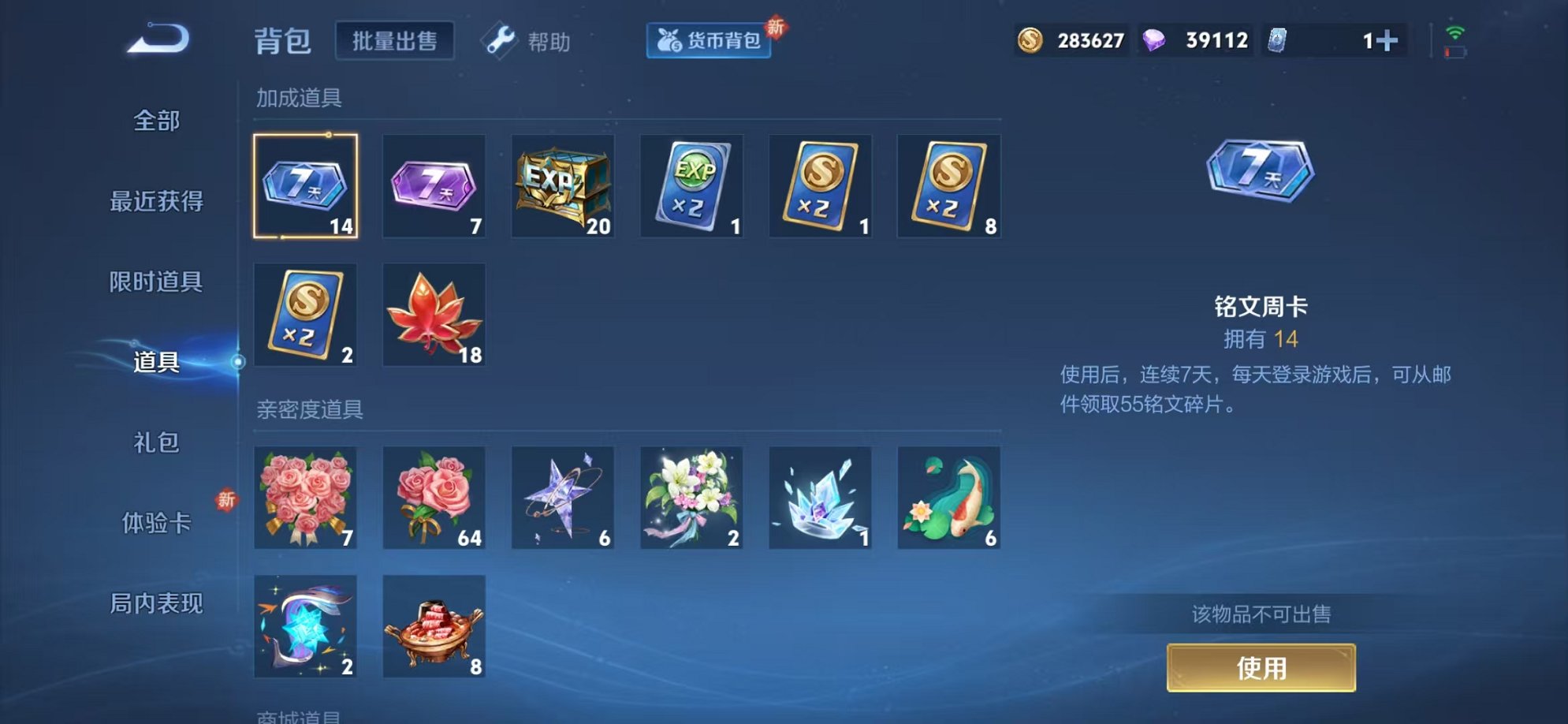Select the blue 7-day 铭文周卡 item
Image resolution: width=1568 pixels, height=724 pixels.
[x=306, y=185]
